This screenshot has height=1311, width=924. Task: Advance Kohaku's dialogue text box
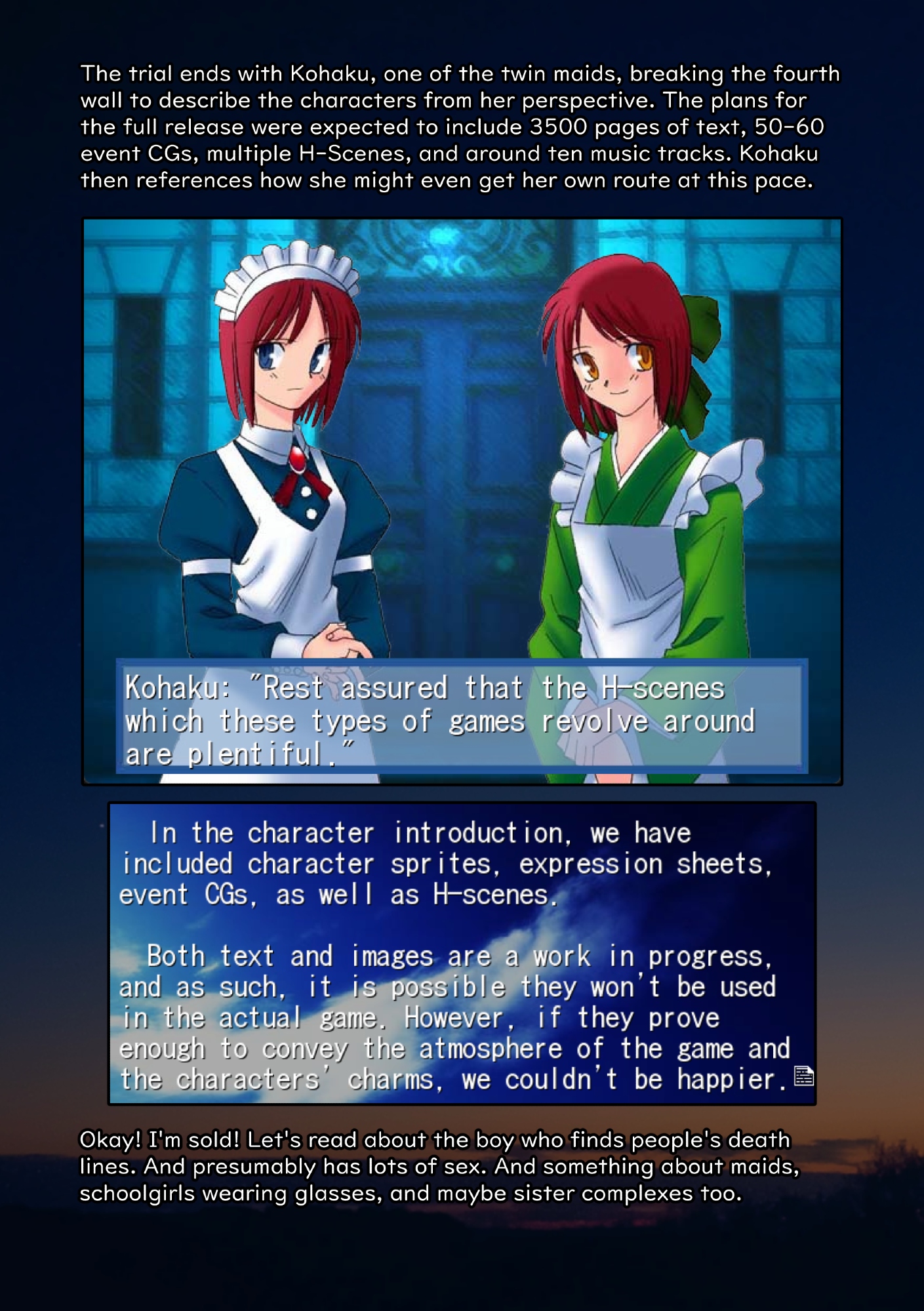462,717
